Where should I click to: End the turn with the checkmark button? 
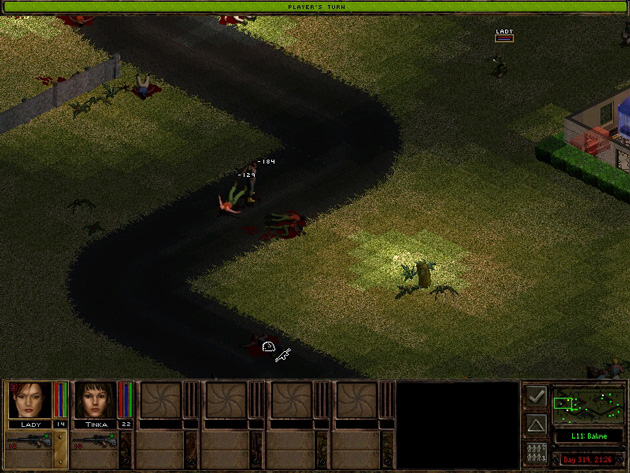(536, 397)
